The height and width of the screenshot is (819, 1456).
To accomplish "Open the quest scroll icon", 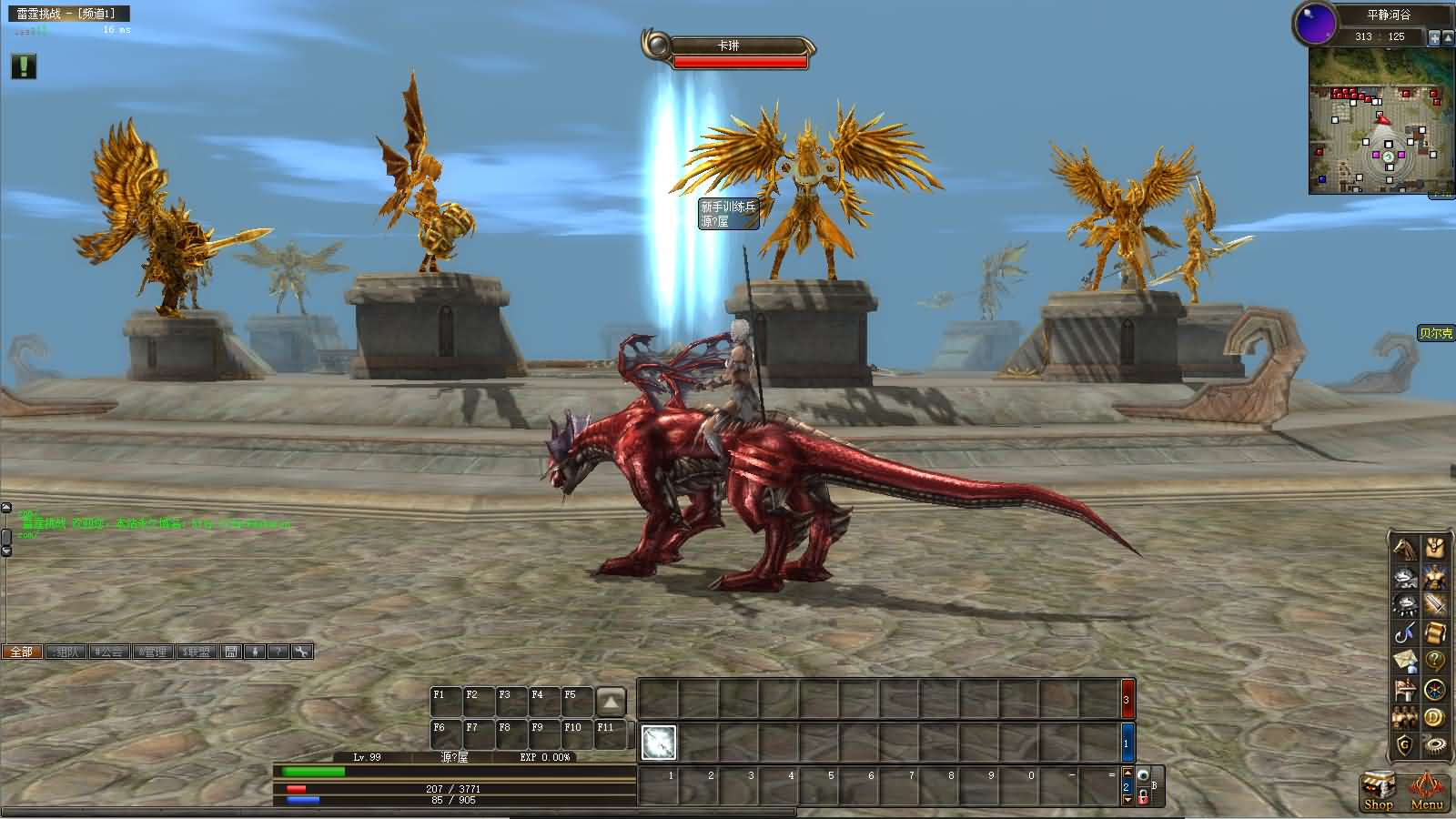I will tap(1435, 633).
